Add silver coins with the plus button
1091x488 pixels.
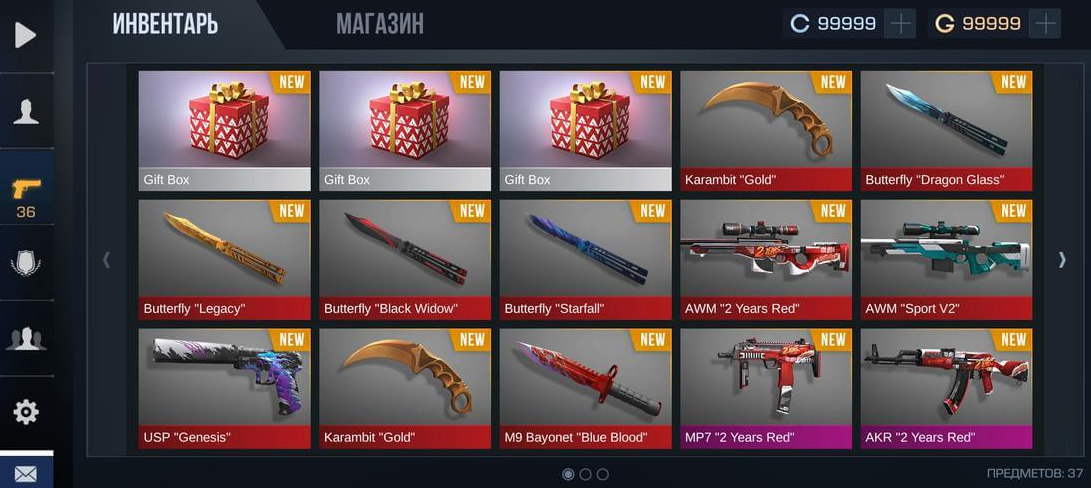point(901,23)
